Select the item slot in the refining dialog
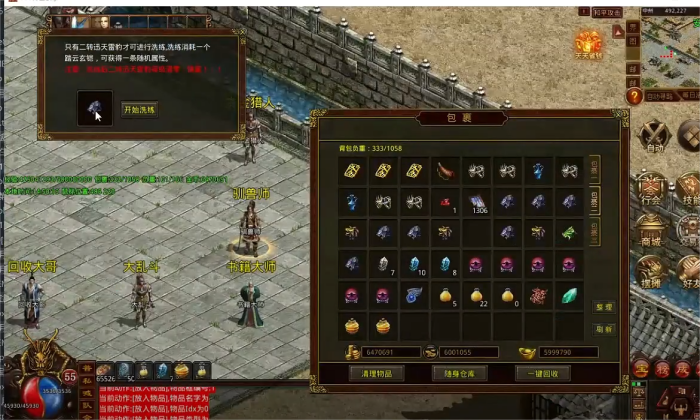This screenshot has height=420, width=700. click(x=96, y=108)
